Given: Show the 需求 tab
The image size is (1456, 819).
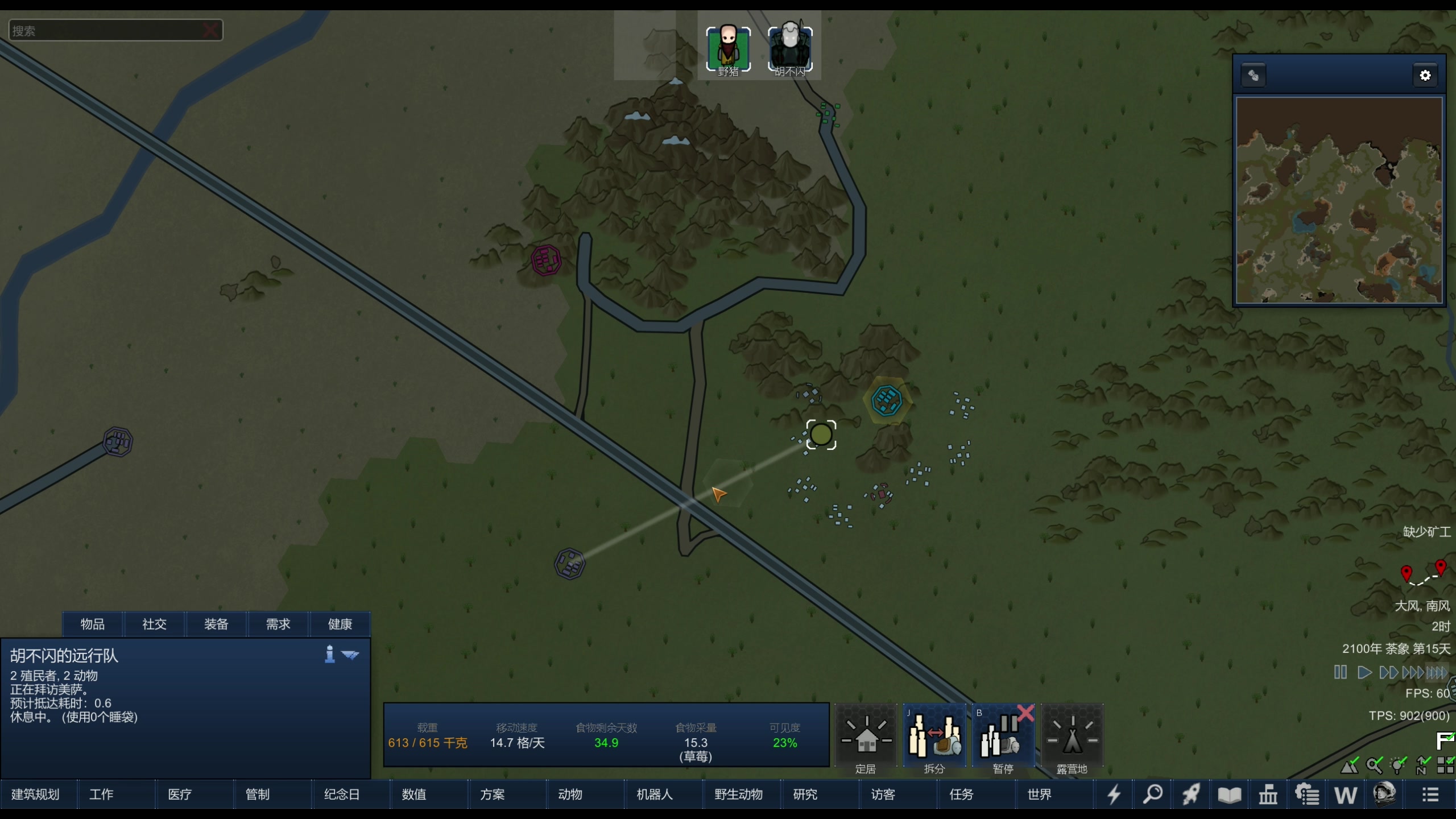Looking at the screenshot, I should (278, 624).
